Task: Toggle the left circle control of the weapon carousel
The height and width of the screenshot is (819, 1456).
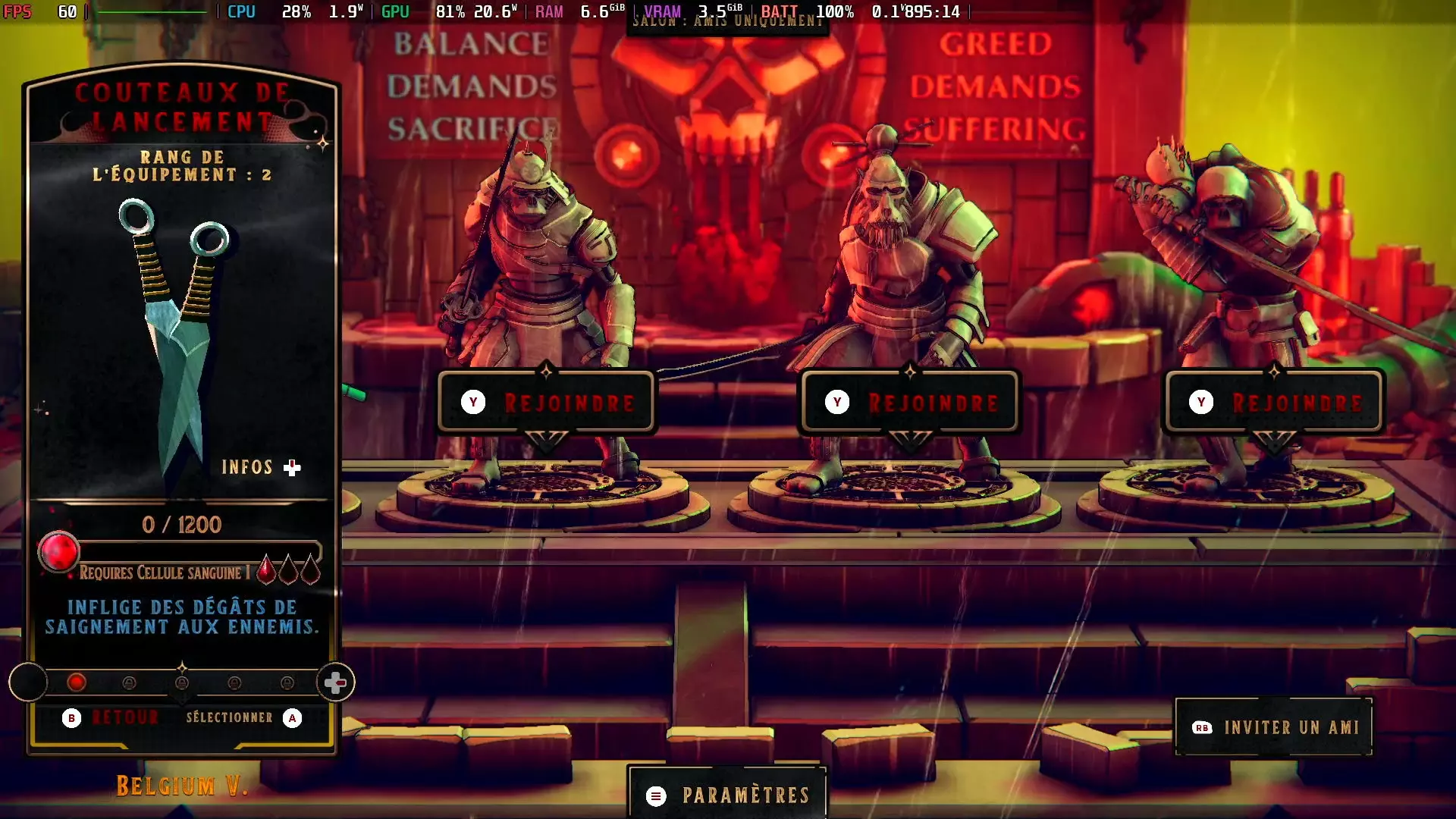Action: coord(29,682)
